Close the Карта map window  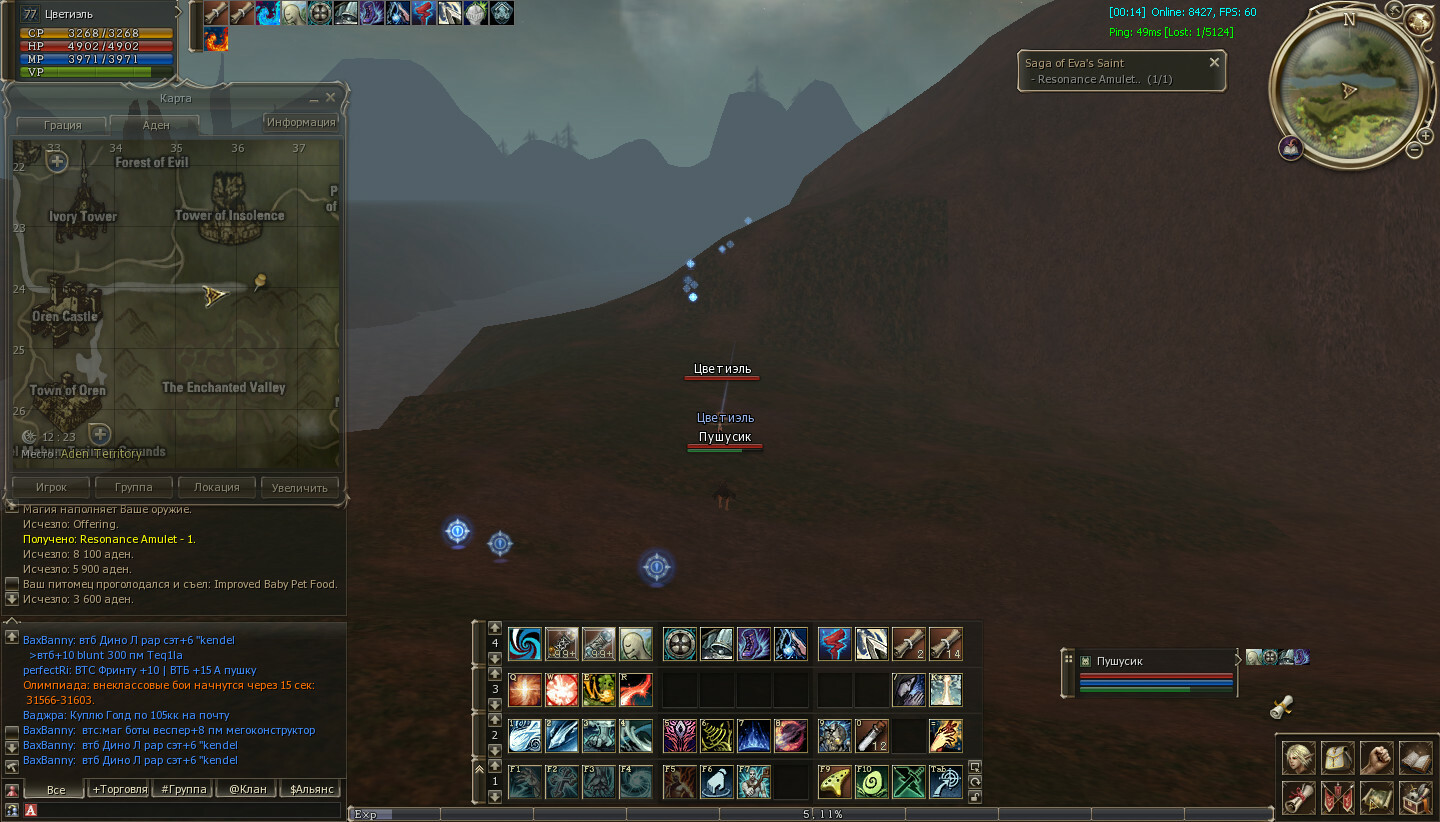coord(330,97)
